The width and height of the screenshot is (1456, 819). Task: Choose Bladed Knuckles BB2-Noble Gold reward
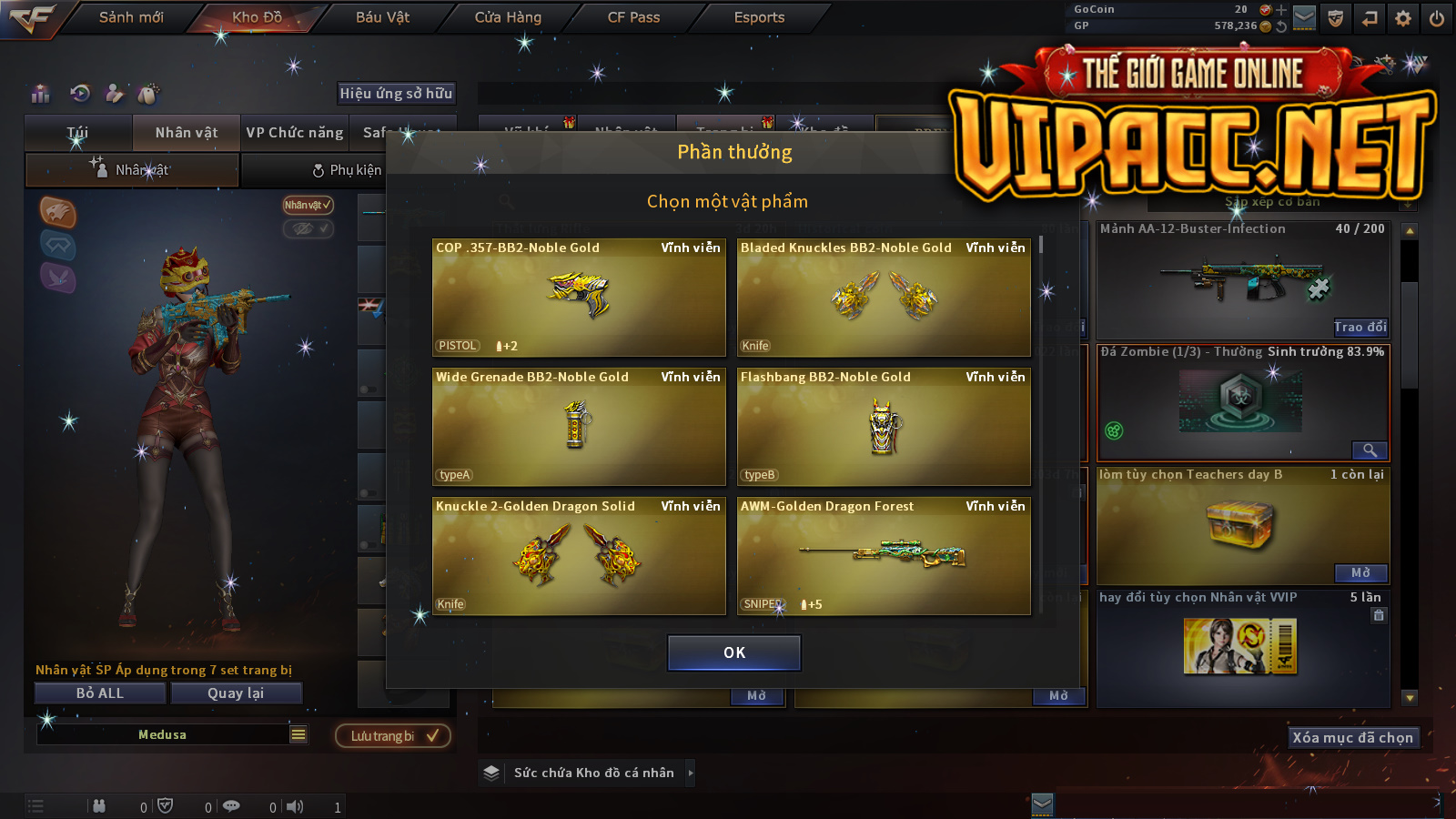click(x=884, y=298)
